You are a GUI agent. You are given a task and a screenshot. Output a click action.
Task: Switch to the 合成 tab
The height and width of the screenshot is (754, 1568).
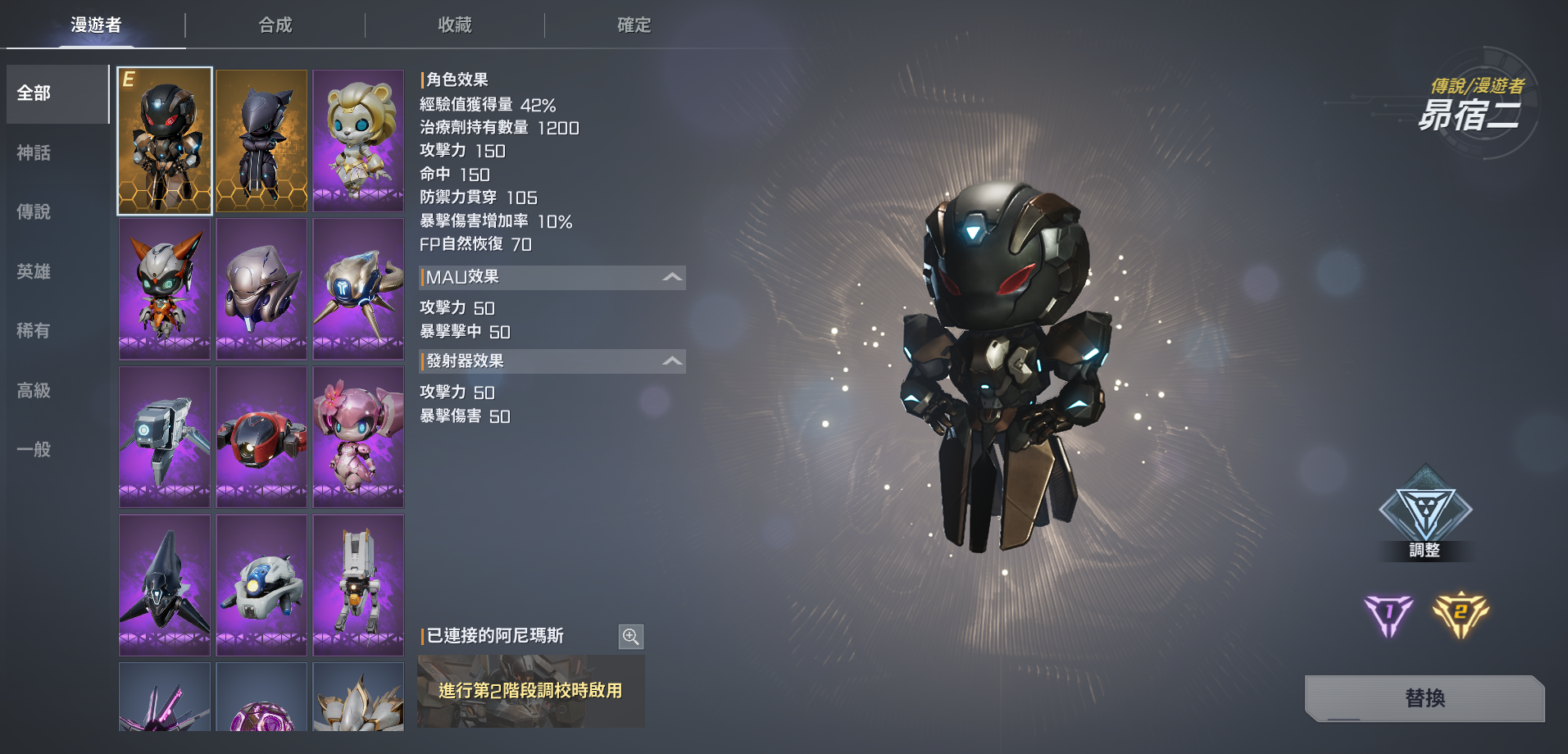pyautogui.click(x=275, y=25)
